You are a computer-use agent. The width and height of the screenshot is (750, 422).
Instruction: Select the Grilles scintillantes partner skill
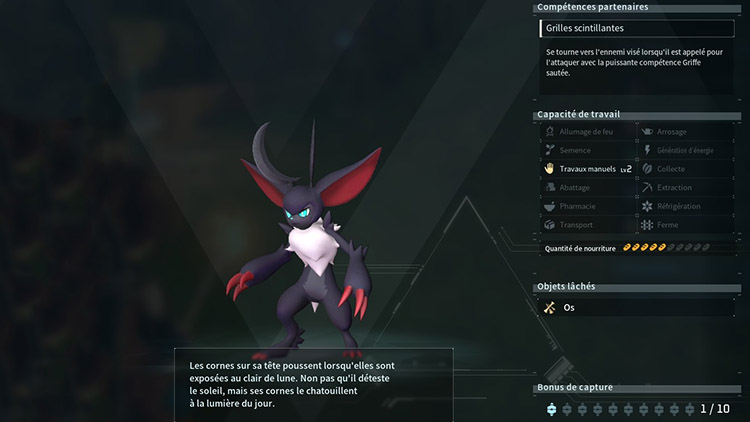click(637, 29)
